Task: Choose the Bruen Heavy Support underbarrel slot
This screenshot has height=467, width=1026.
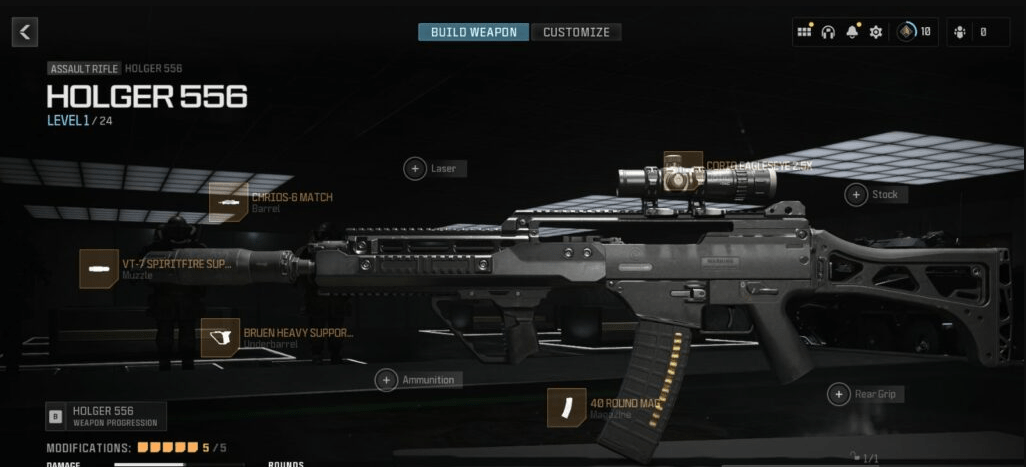Action: point(220,338)
